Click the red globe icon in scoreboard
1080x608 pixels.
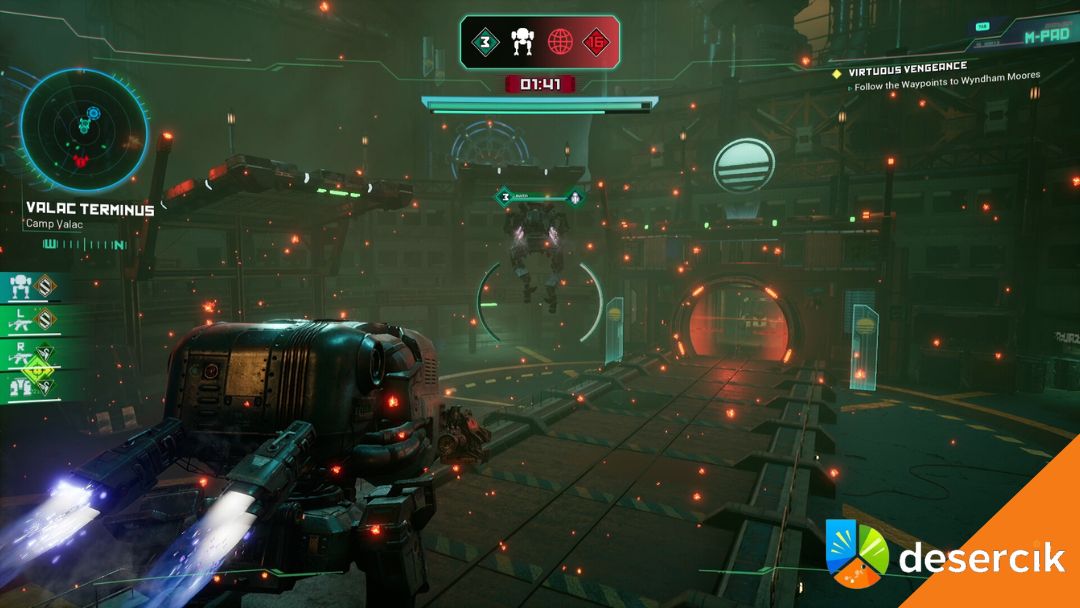pos(561,42)
